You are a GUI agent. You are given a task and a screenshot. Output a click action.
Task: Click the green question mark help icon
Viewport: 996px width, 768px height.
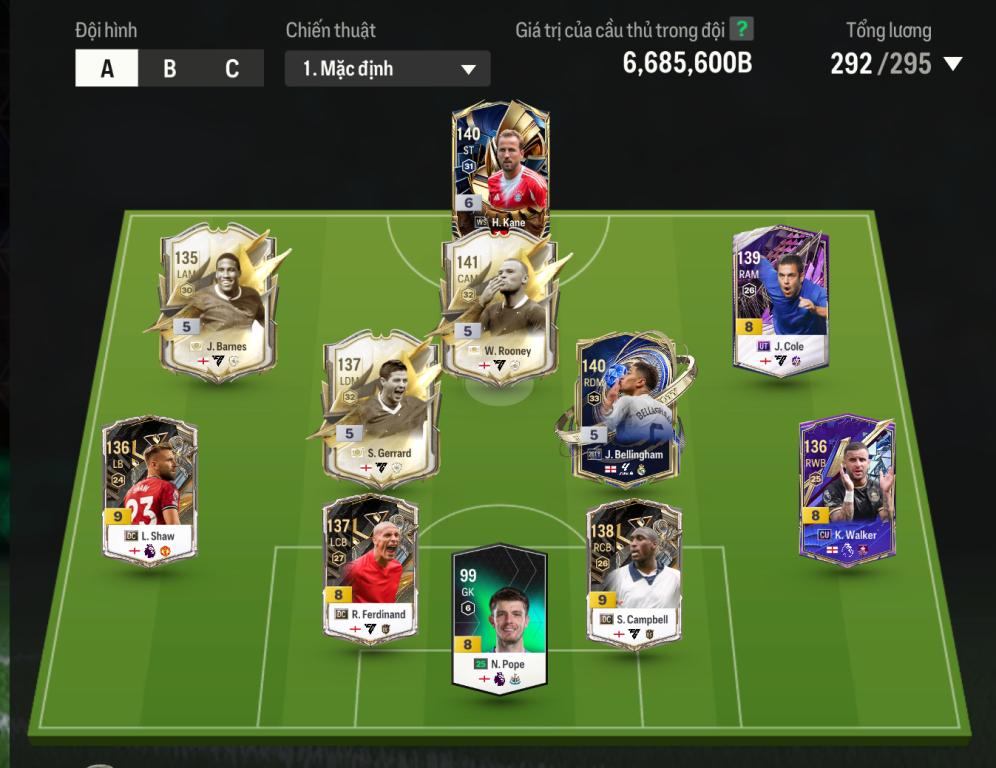coord(741,29)
